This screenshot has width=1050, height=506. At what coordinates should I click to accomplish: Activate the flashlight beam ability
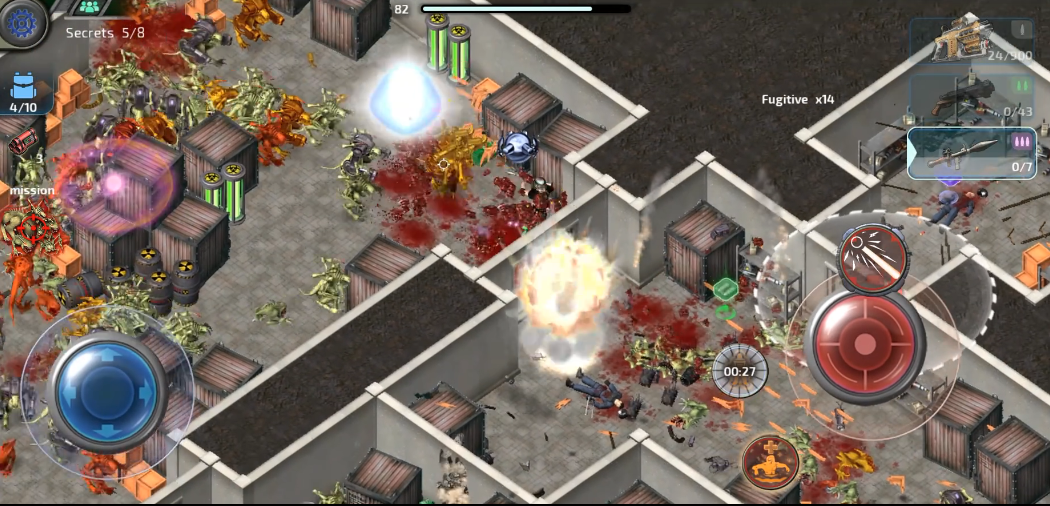coord(872,254)
